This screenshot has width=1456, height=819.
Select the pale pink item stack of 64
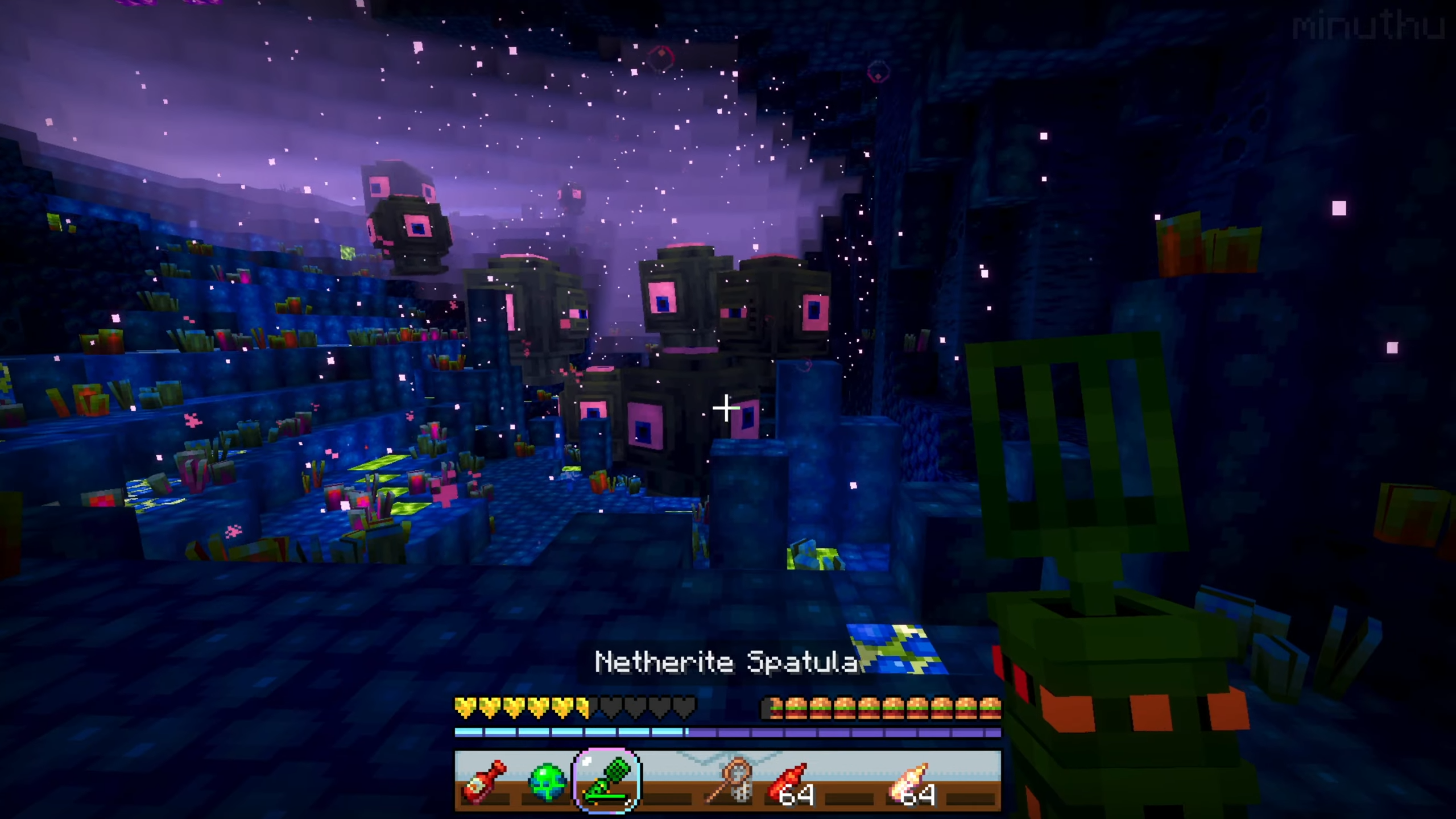912,781
